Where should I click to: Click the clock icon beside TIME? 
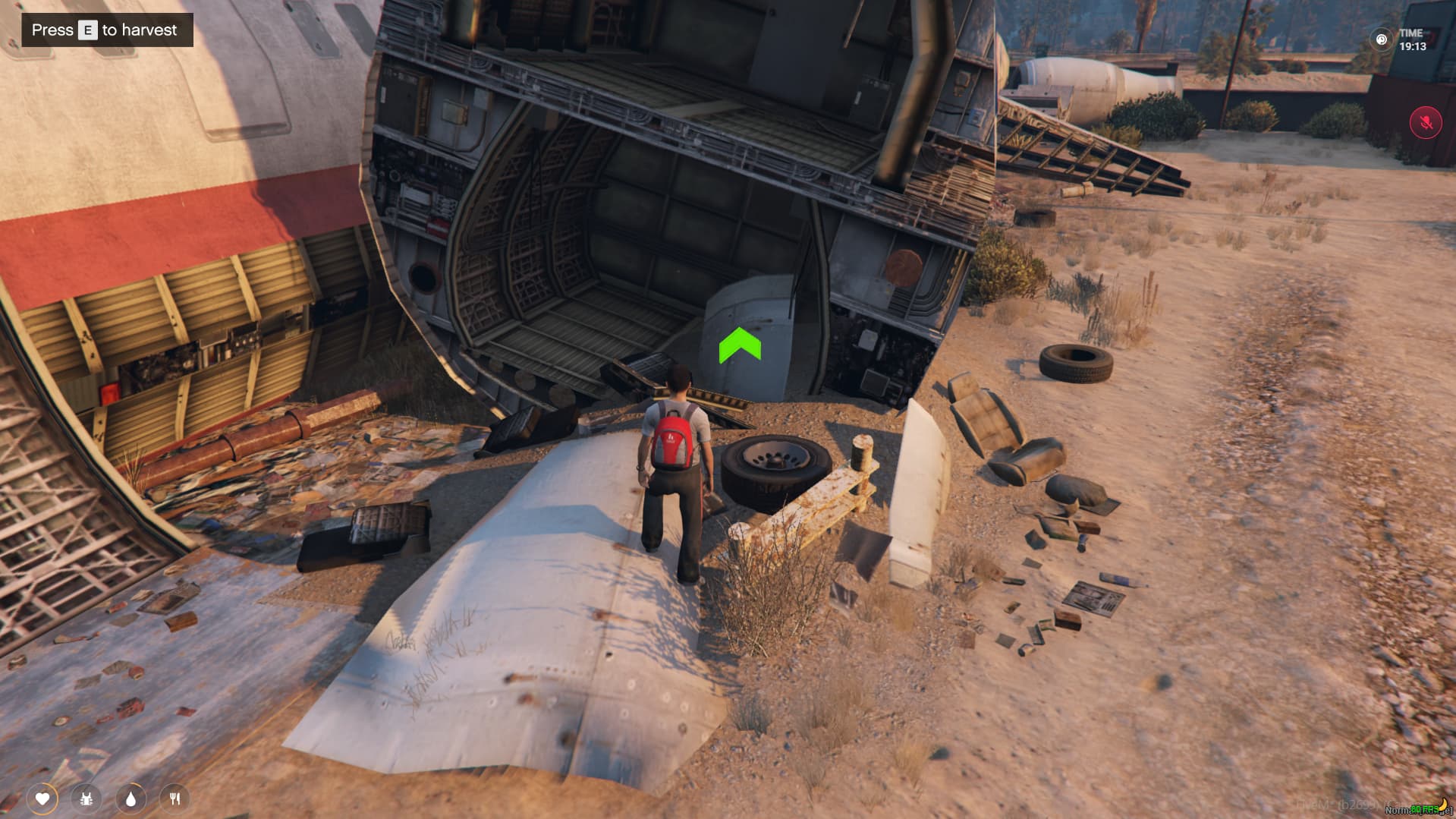1382,39
